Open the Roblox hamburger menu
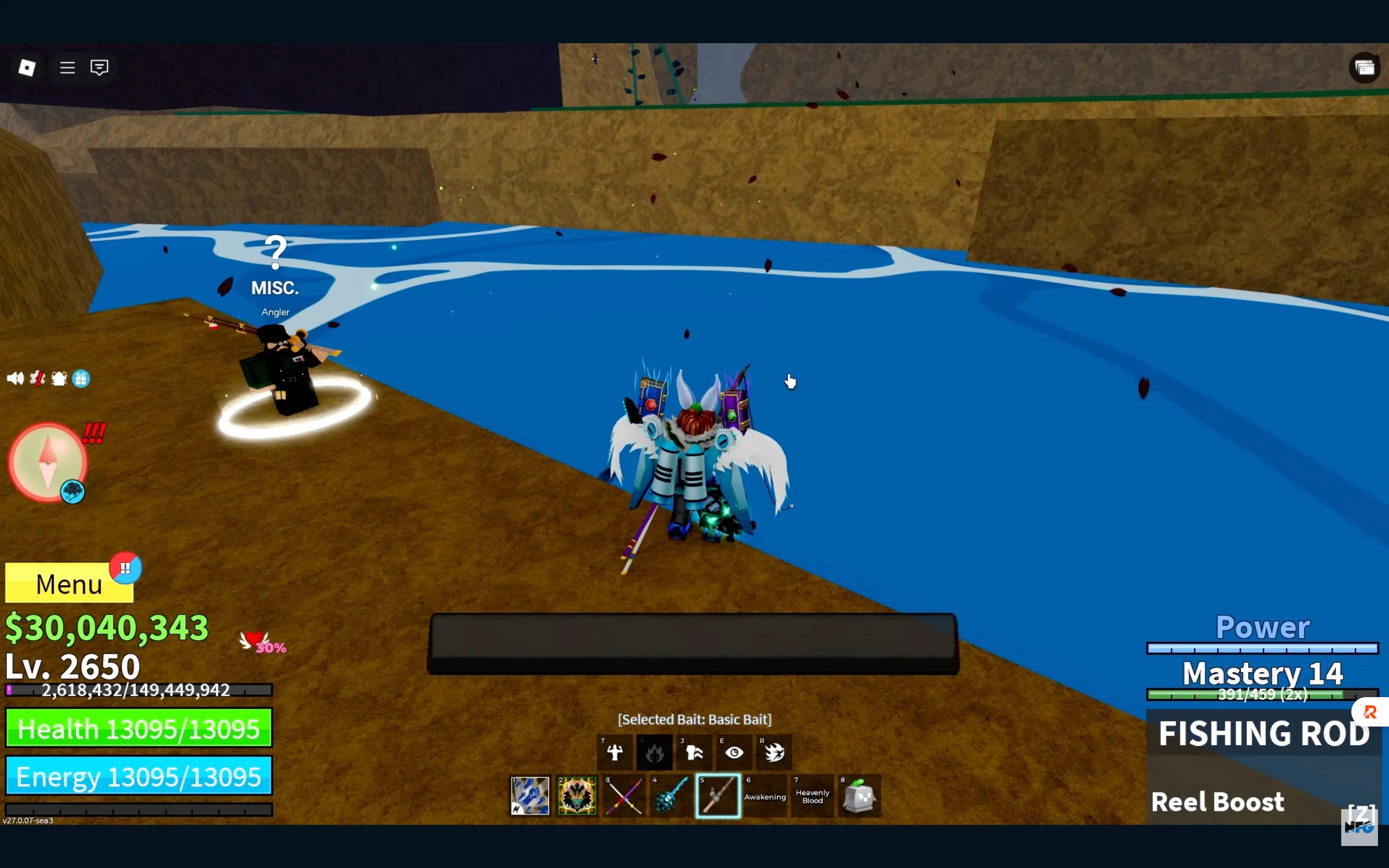1389x868 pixels. [67, 67]
